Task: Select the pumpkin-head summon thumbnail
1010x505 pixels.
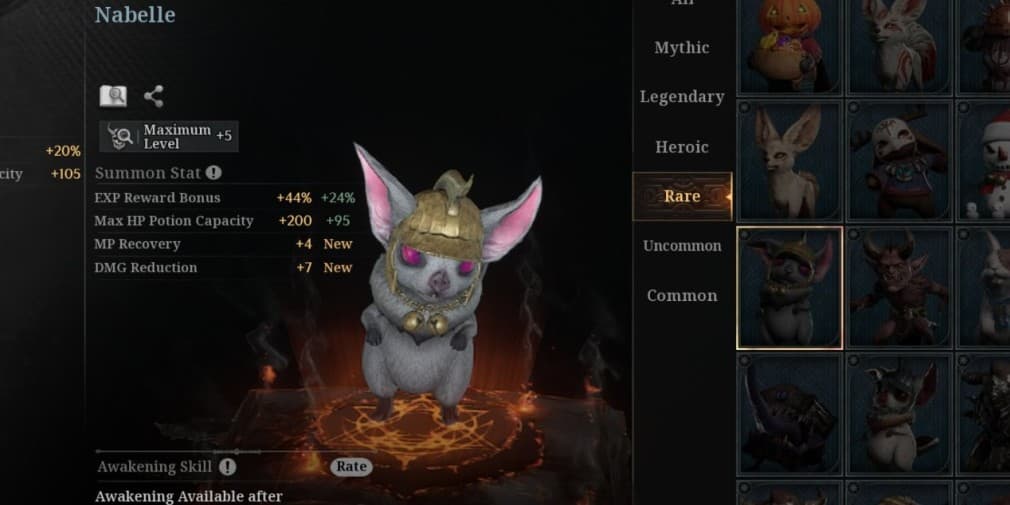Action: [789, 45]
